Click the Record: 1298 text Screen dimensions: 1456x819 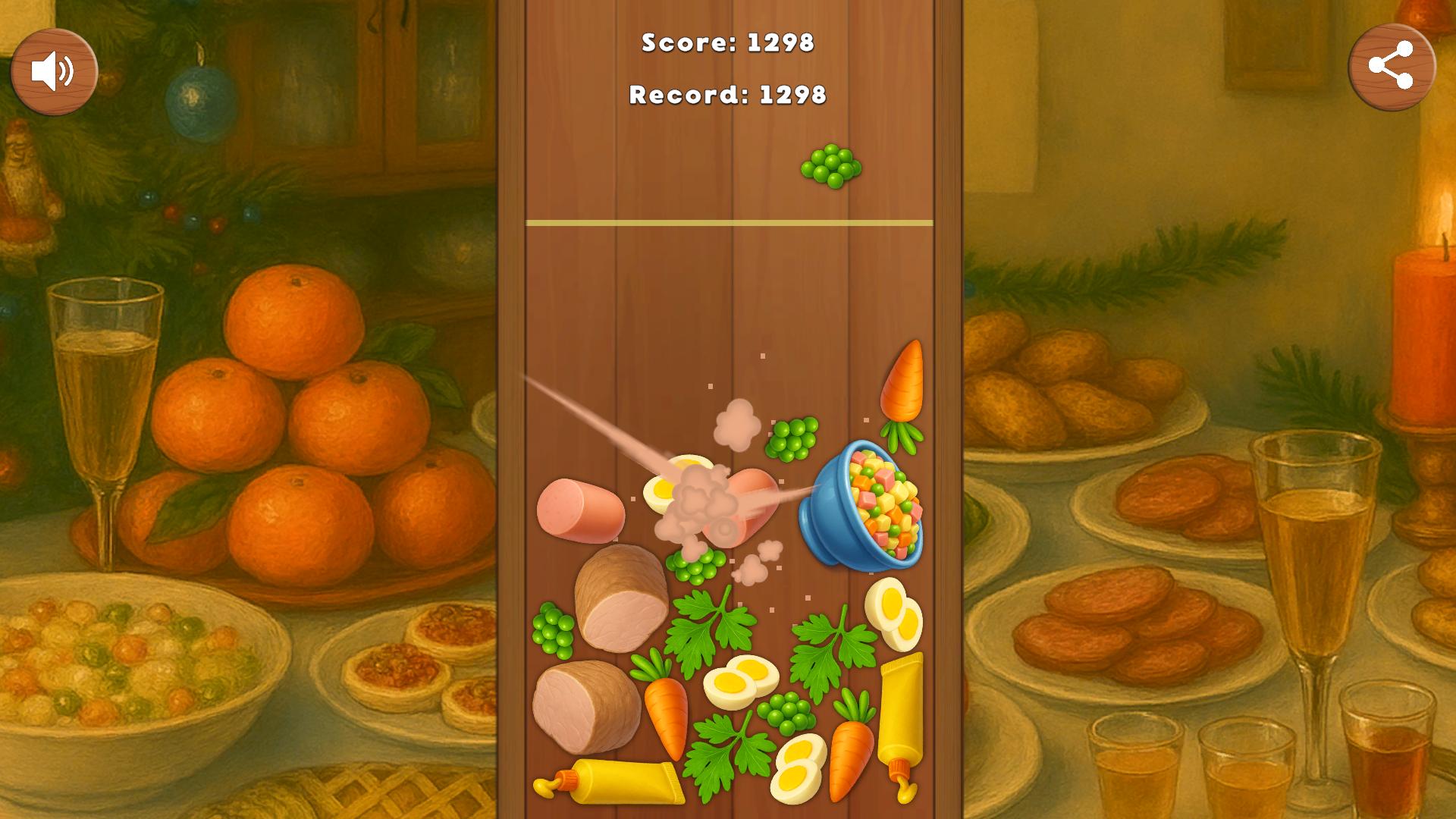[727, 96]
